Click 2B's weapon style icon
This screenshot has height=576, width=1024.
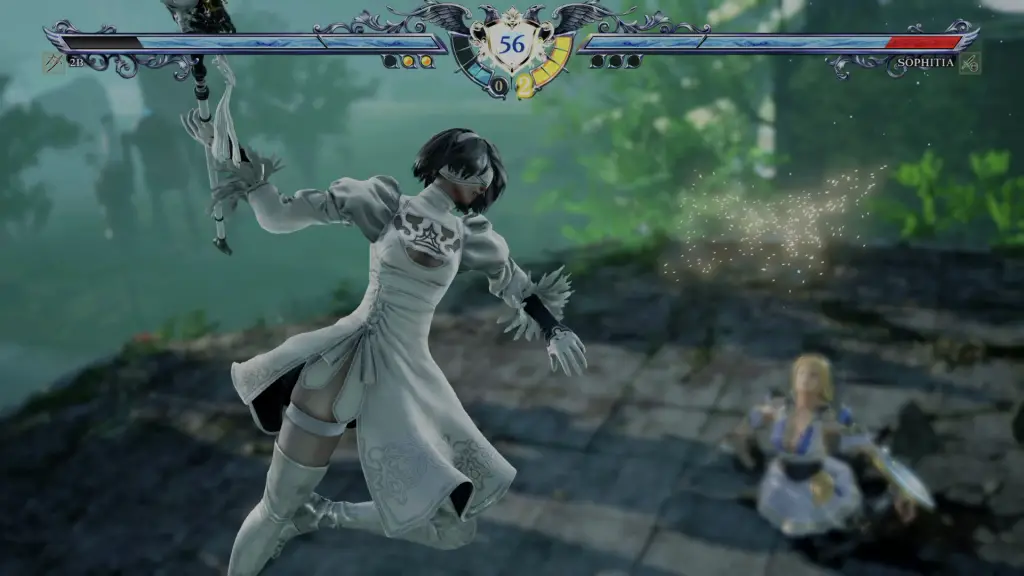click(x=53, y=63)
